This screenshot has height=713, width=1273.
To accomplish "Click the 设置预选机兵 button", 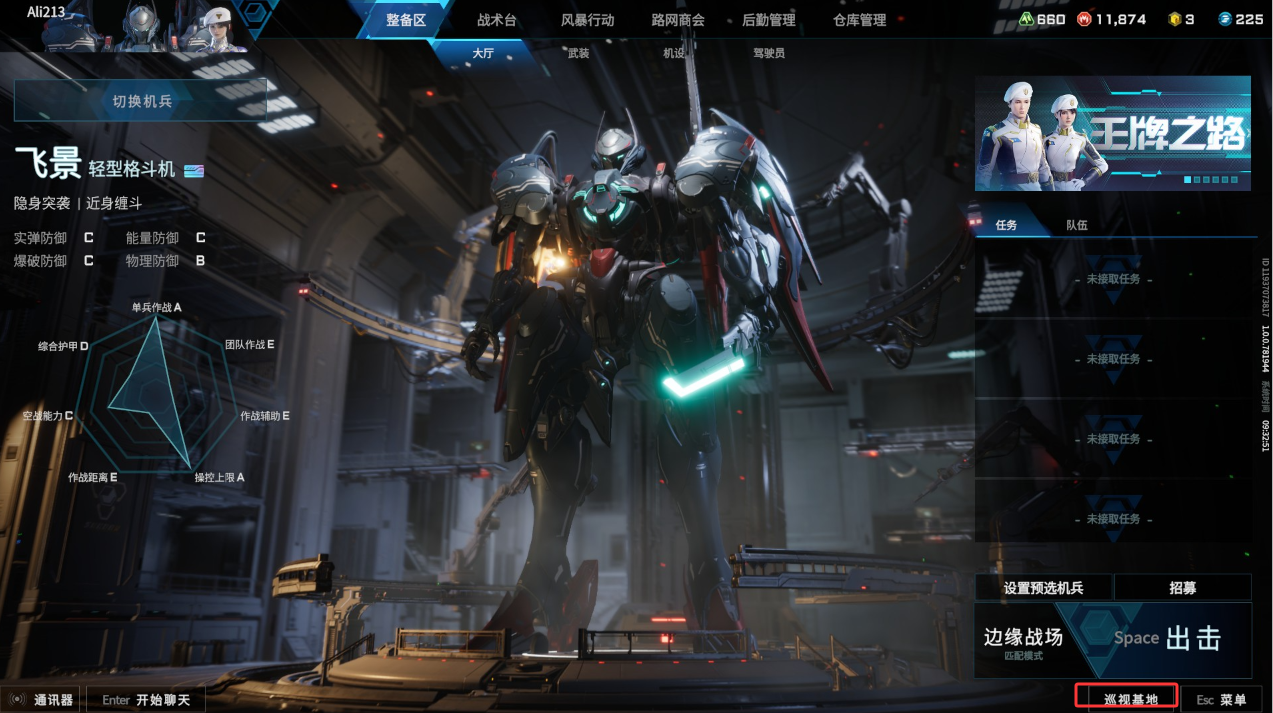I will pyautogui.click(x=1043, y=588).
